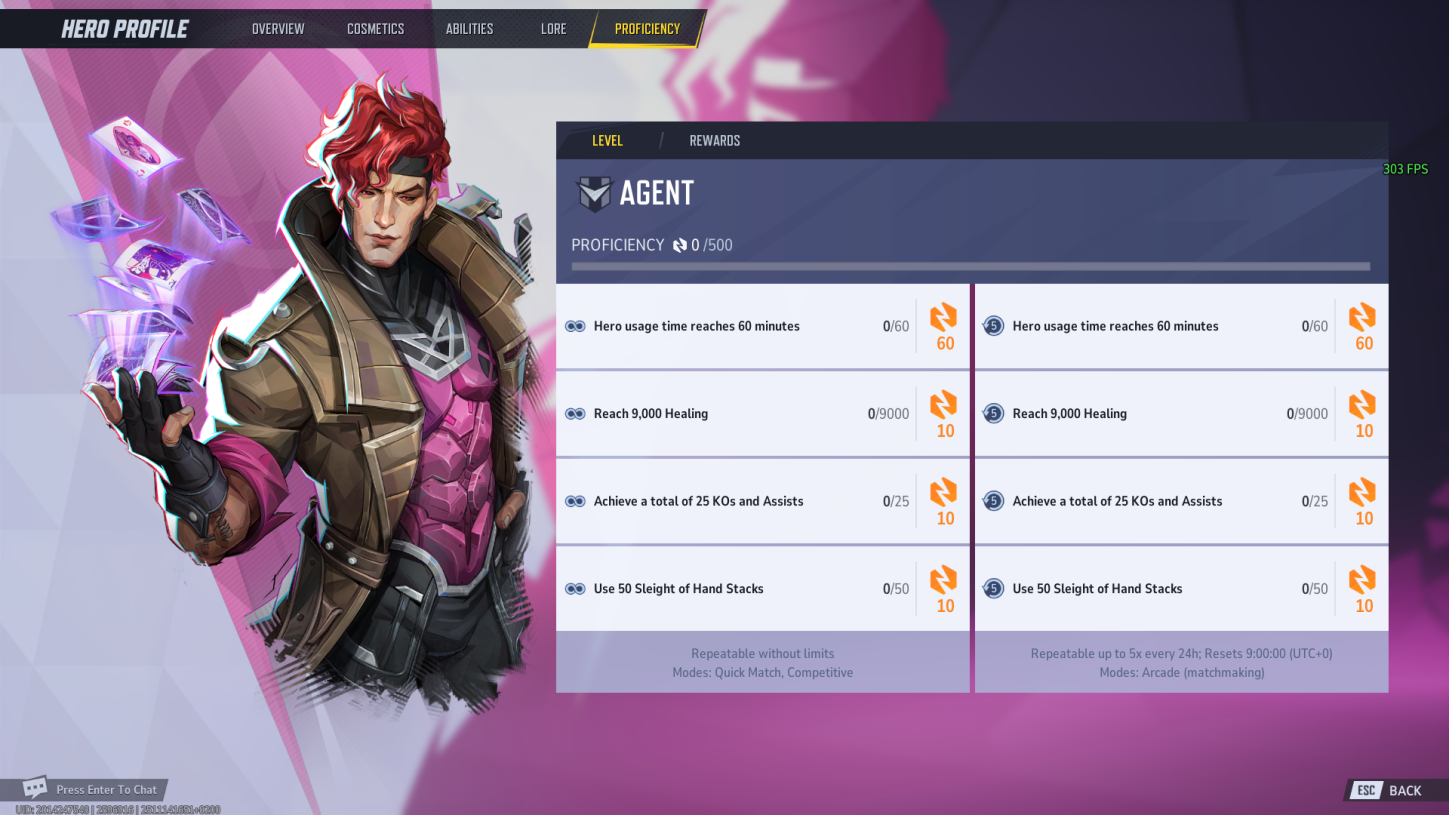This screenshot has width=1449, height=815.
Task: Switch to the LORE tab
Action: [553, 28]
